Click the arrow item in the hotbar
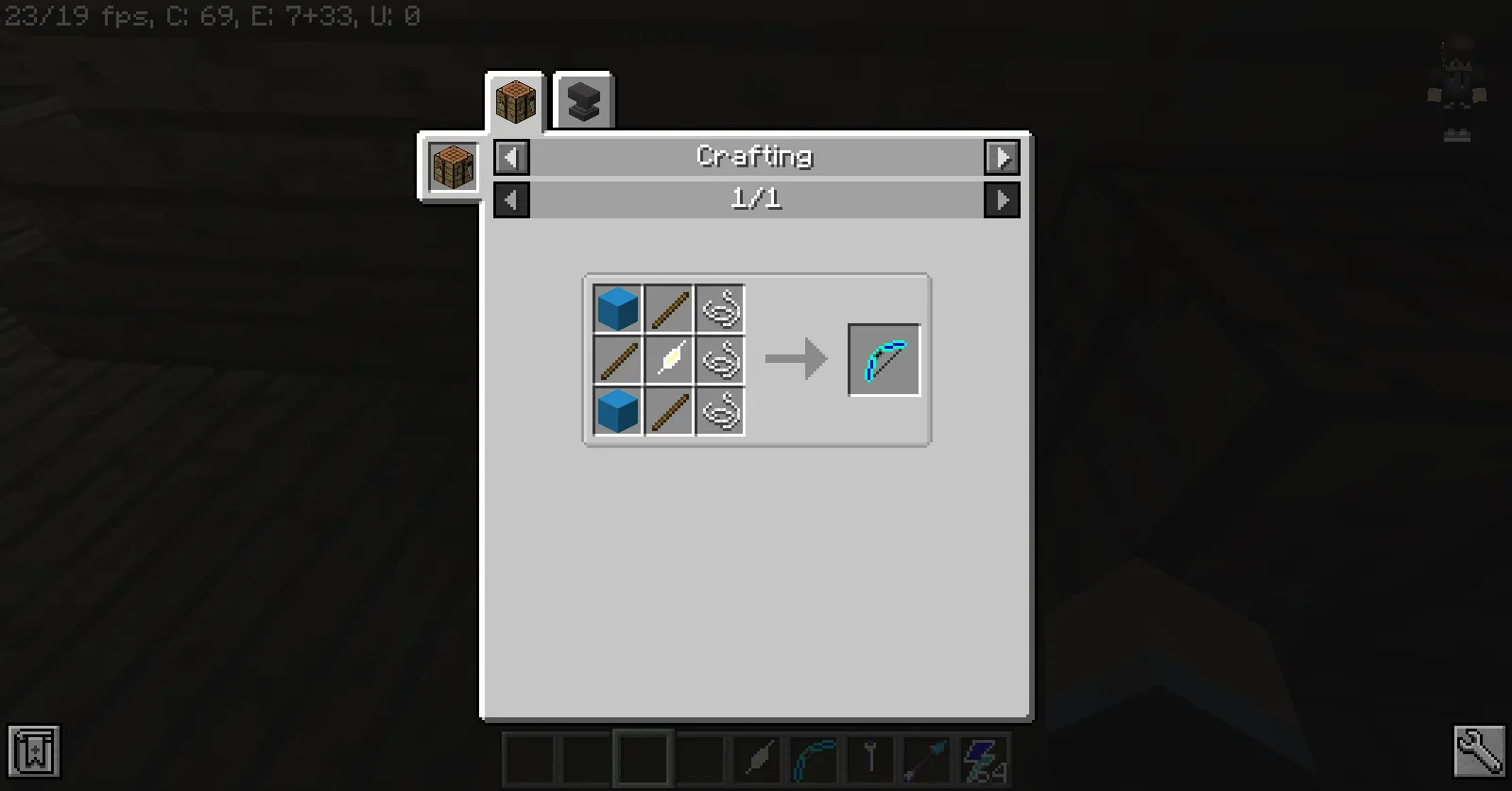Viewport: 1512px width, 791px height. pyautogui.click(x=928, y=756)
